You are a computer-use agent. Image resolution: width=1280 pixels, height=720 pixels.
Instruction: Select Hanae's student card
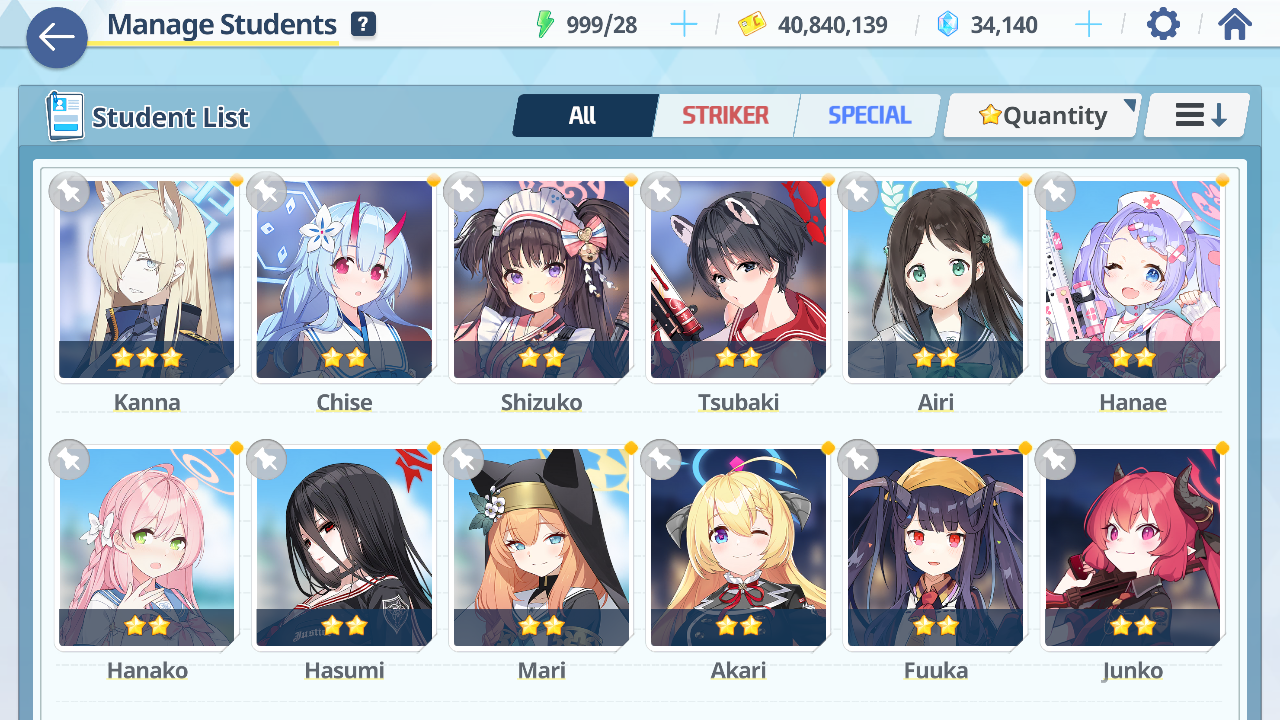(1132, 280)
